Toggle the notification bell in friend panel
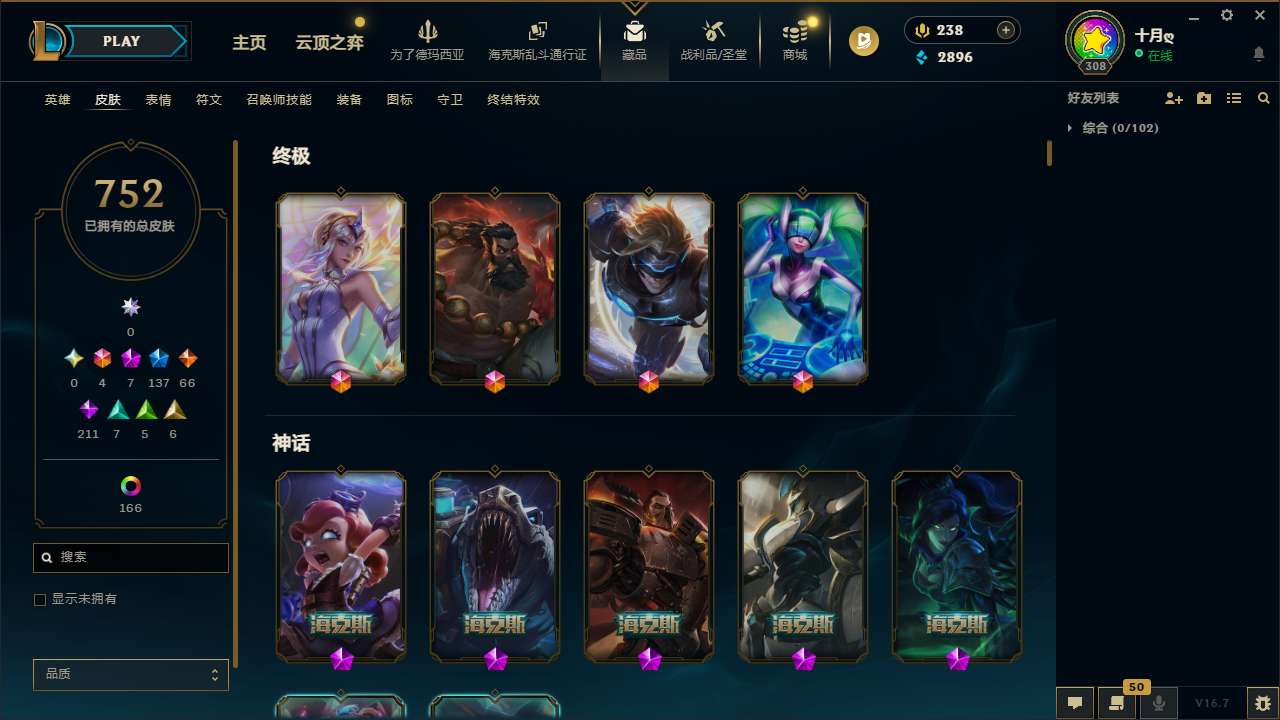1280x720 pixels. [x=1258, y=55]
